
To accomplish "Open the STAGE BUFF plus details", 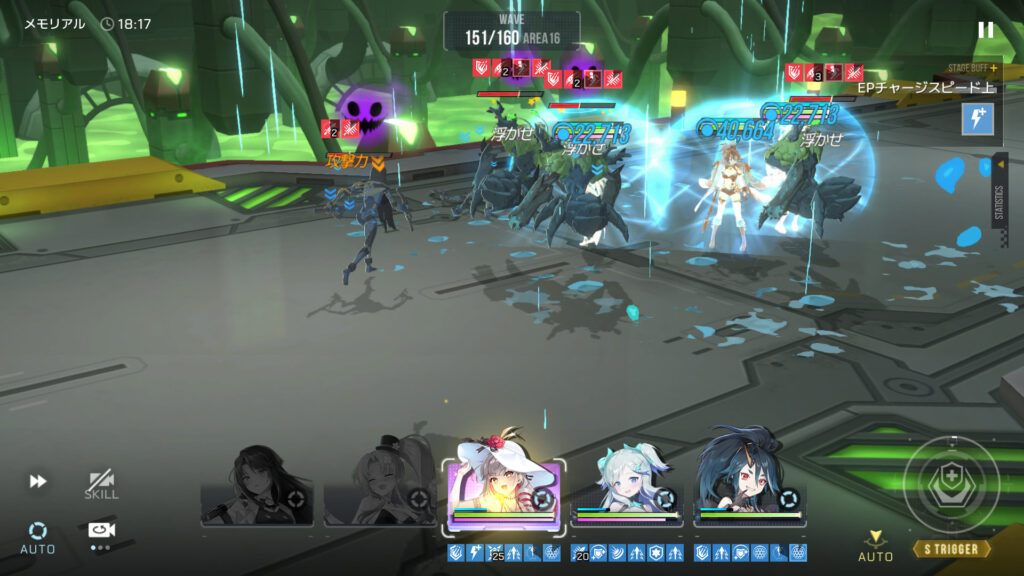I will click(x=993, y=68).
